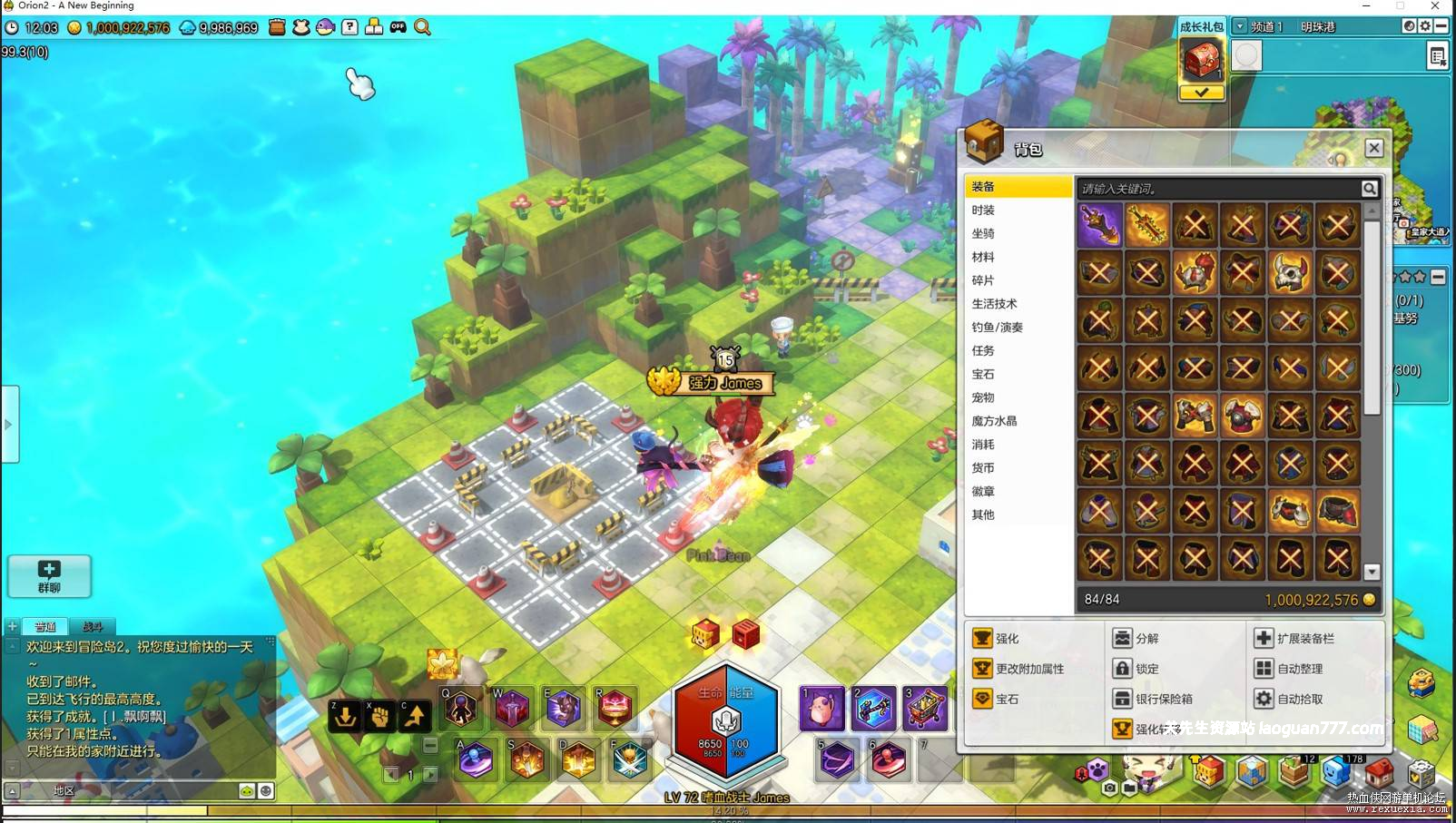Click the 扩展装备栏 expand button

click(x=1294, y=639)
